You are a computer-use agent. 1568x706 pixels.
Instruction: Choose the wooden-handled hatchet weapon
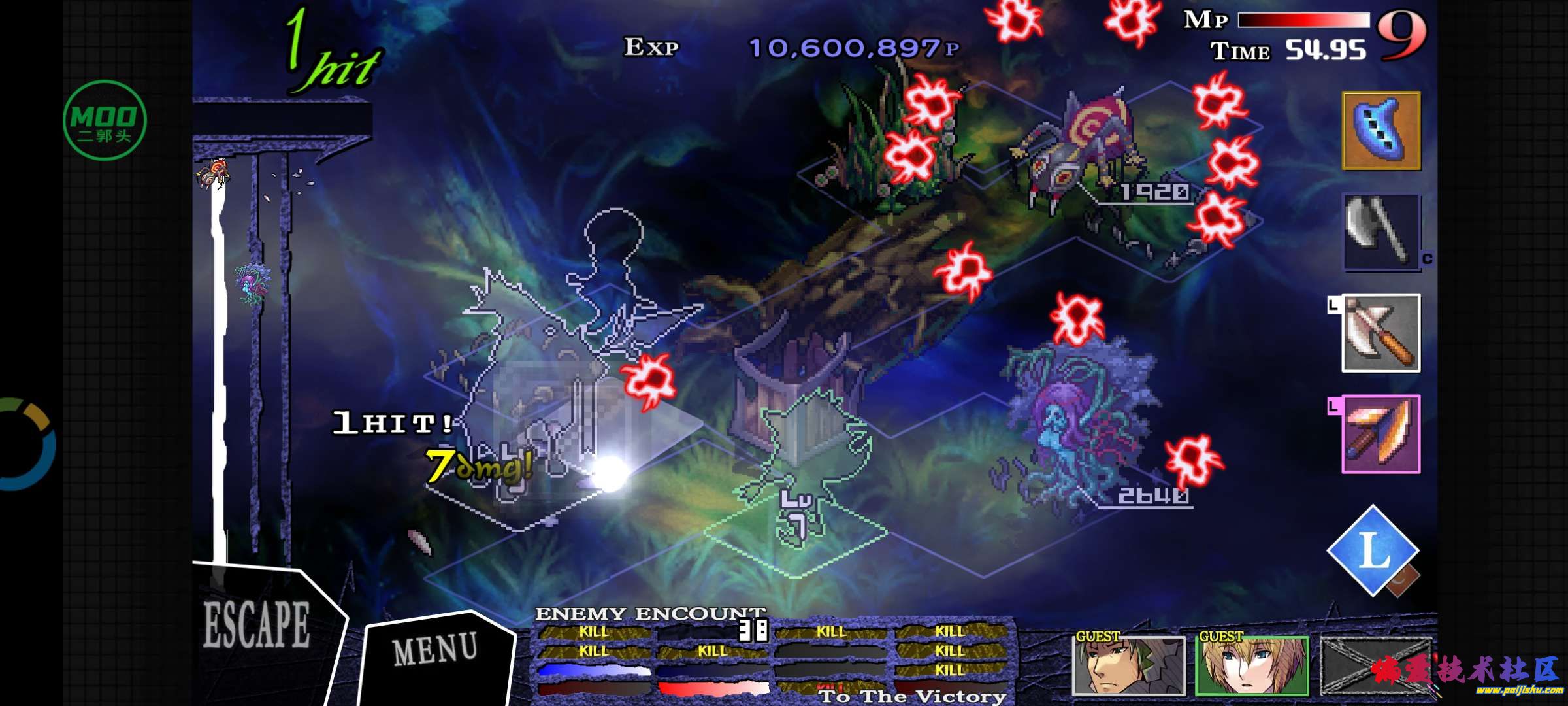click(x=1381, y=333)
